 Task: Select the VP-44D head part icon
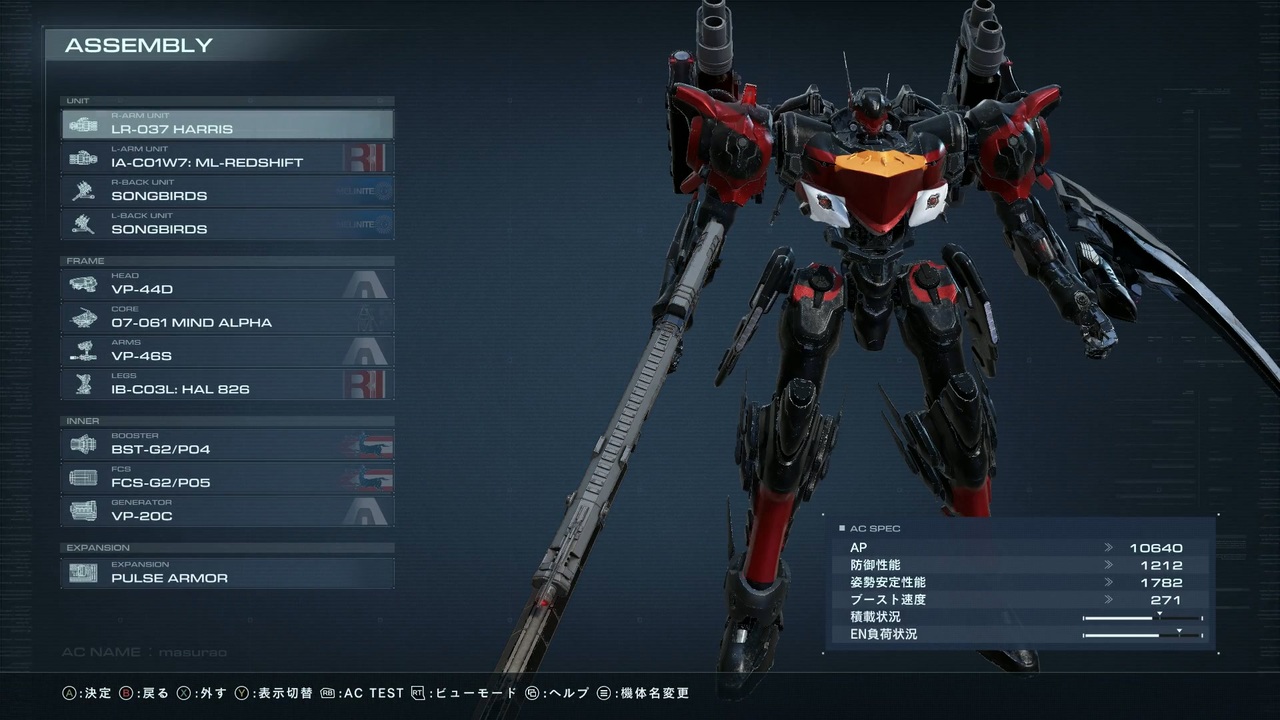(x=85, y=284)
